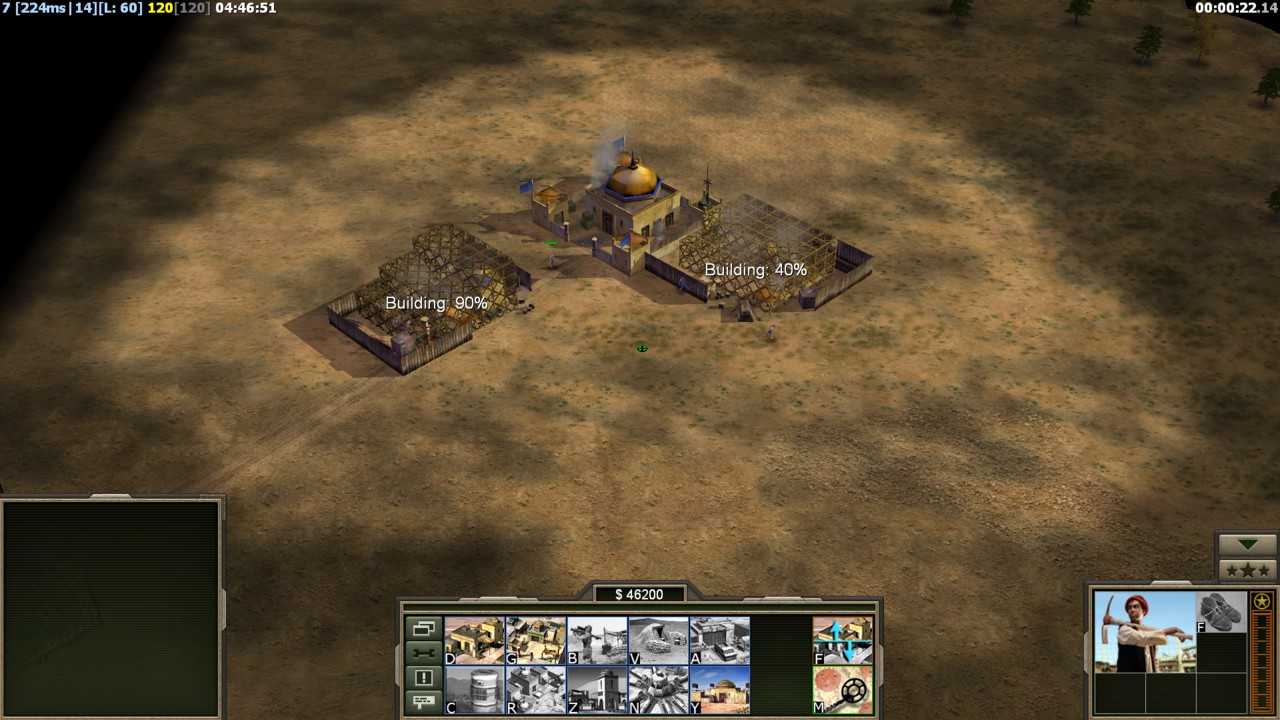
Task: Choose the Arms Dealer build icon marked A
Action: [719, 640]
